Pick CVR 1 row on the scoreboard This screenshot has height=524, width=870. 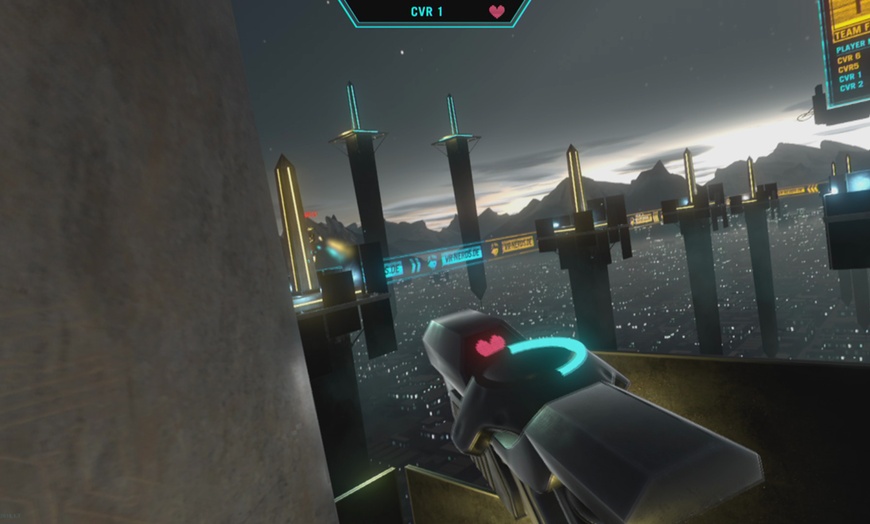[850, 77]
